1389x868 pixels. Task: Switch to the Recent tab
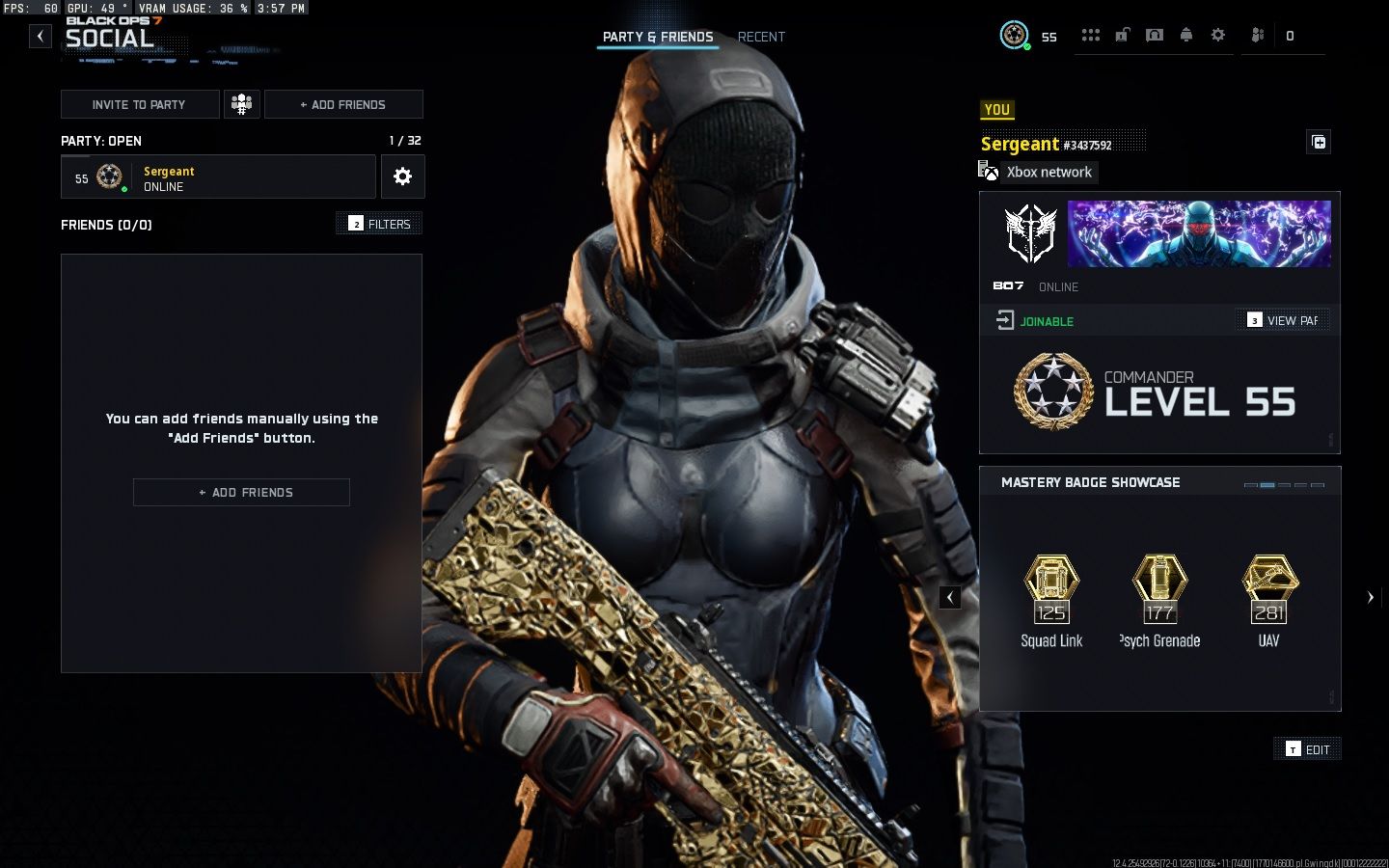[x=761, y=37]
